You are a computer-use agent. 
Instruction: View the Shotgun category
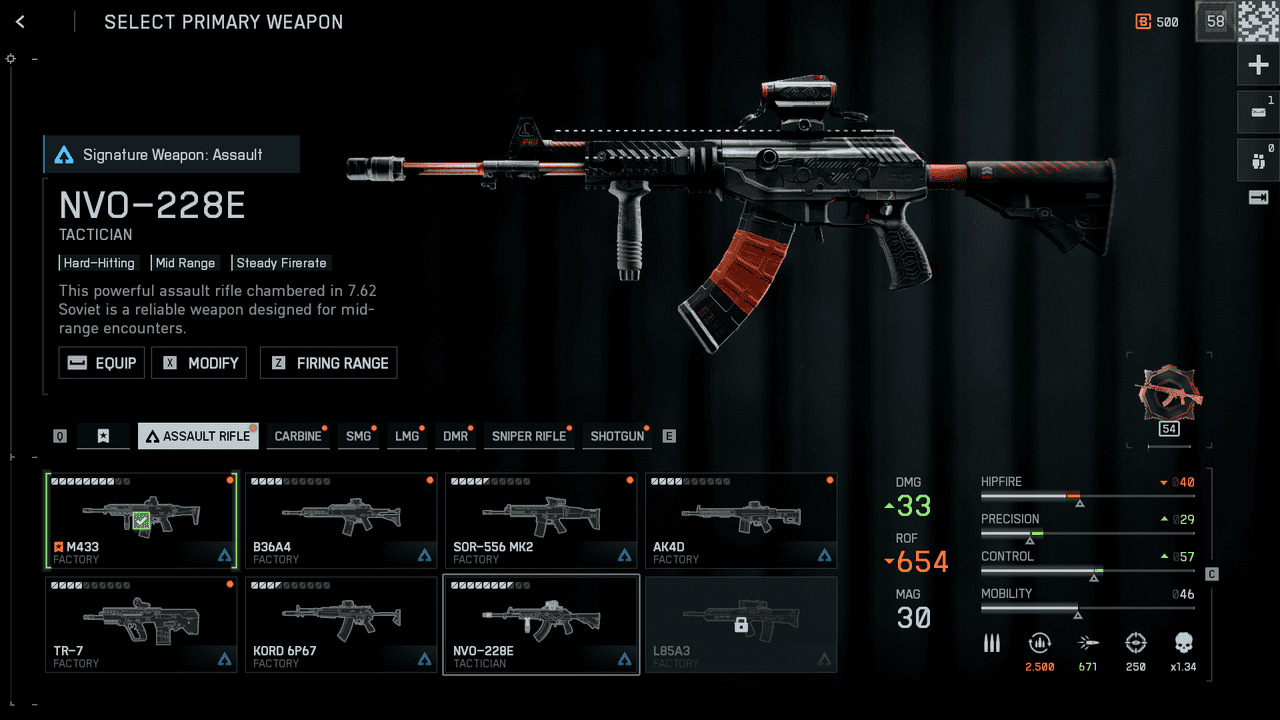(x=617, y=436)
